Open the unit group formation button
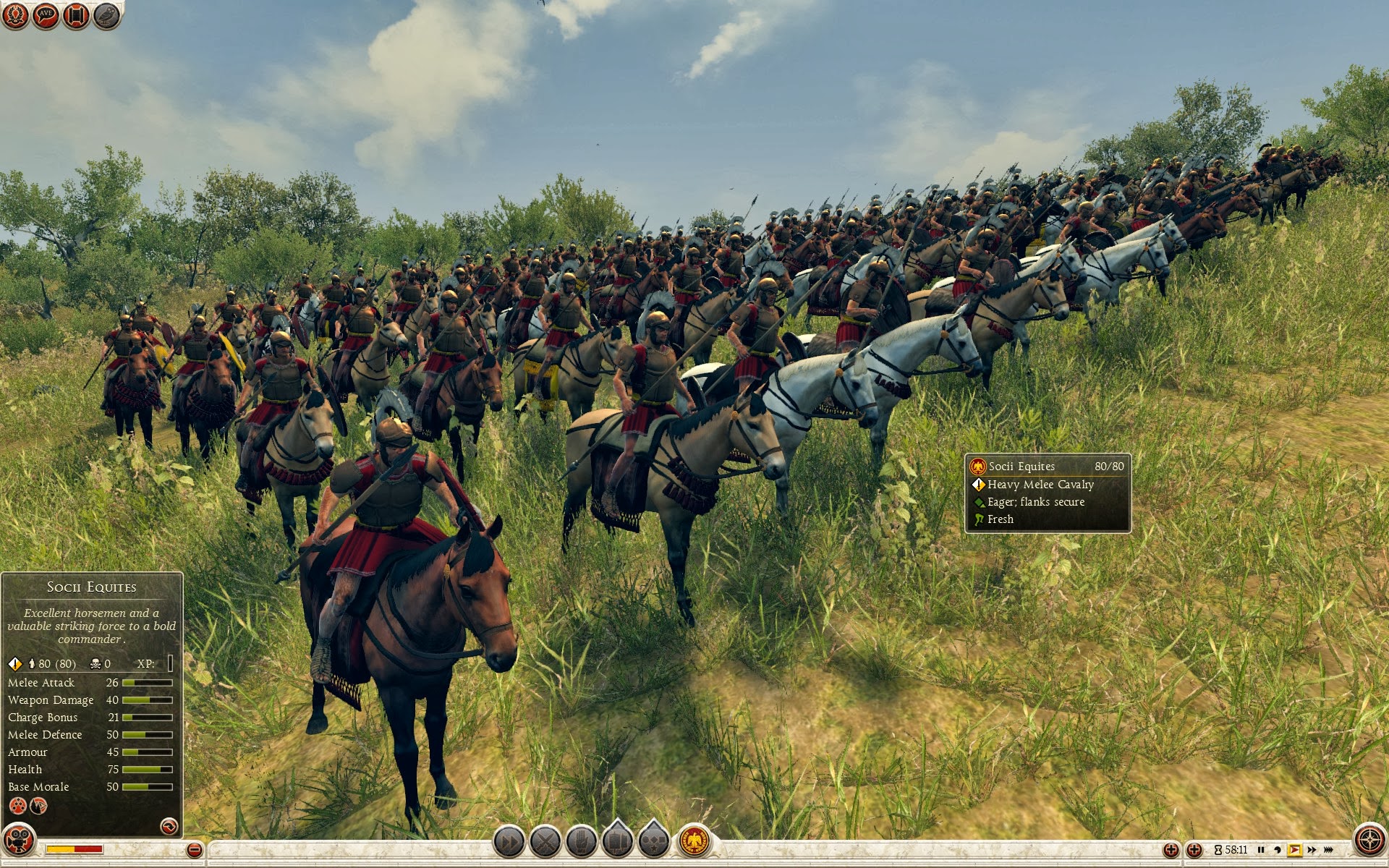Image resolution: width=1389 pixels, height=868 pixels. click(617, 841)
